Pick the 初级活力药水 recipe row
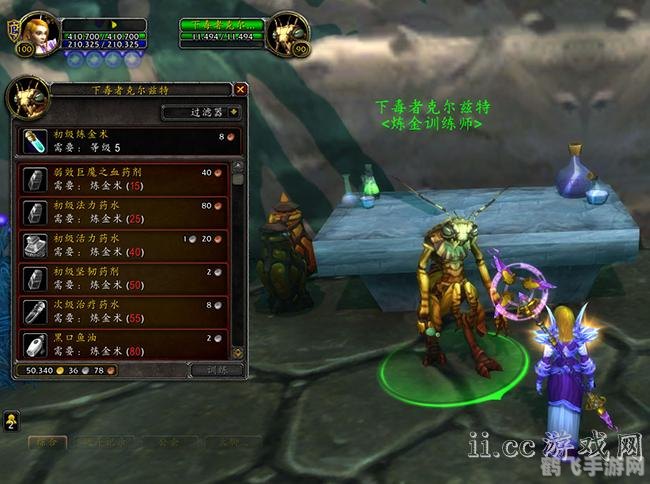 (123, 245)
